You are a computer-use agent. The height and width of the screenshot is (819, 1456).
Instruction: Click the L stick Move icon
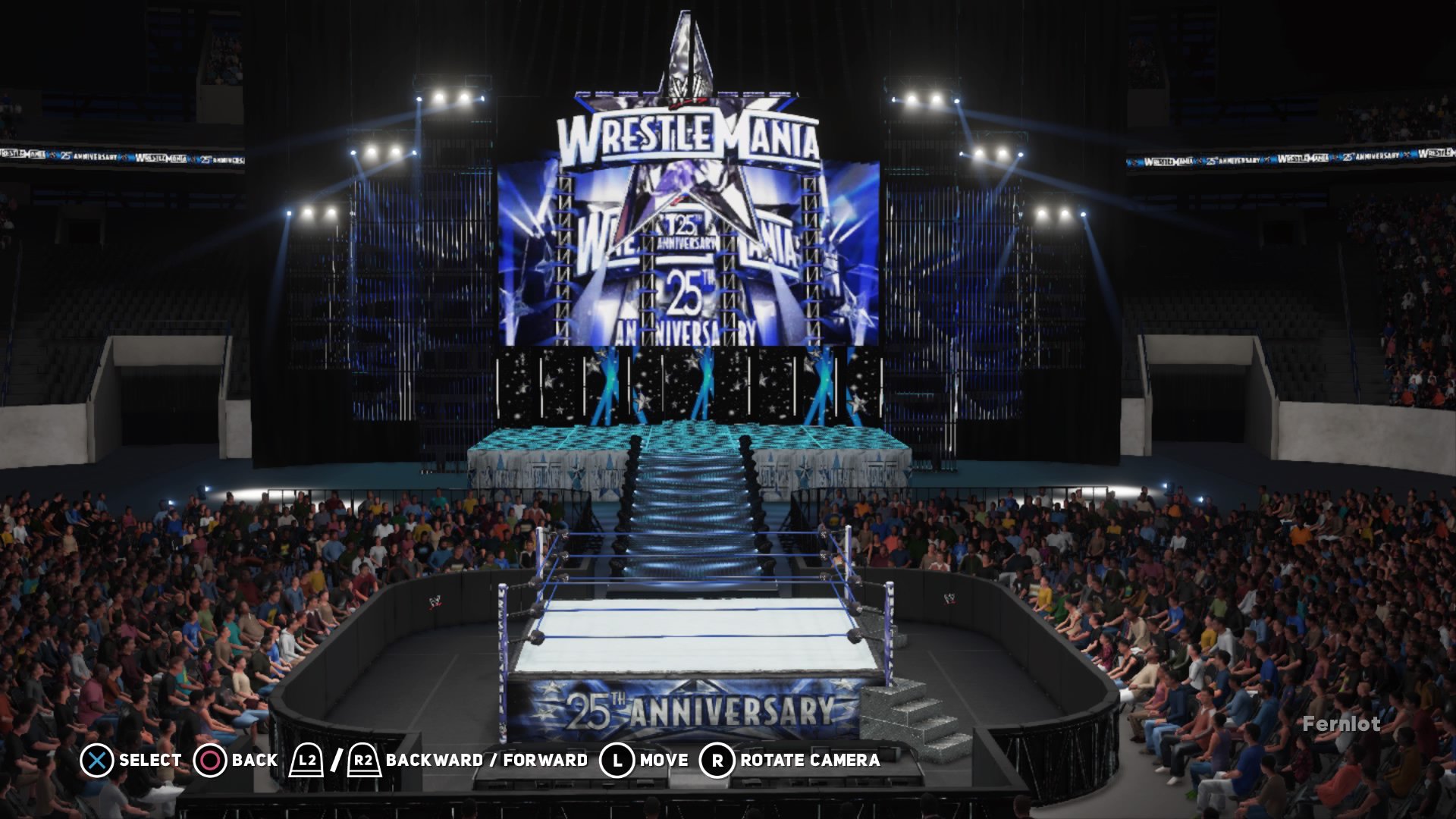[x=618, y=758]
